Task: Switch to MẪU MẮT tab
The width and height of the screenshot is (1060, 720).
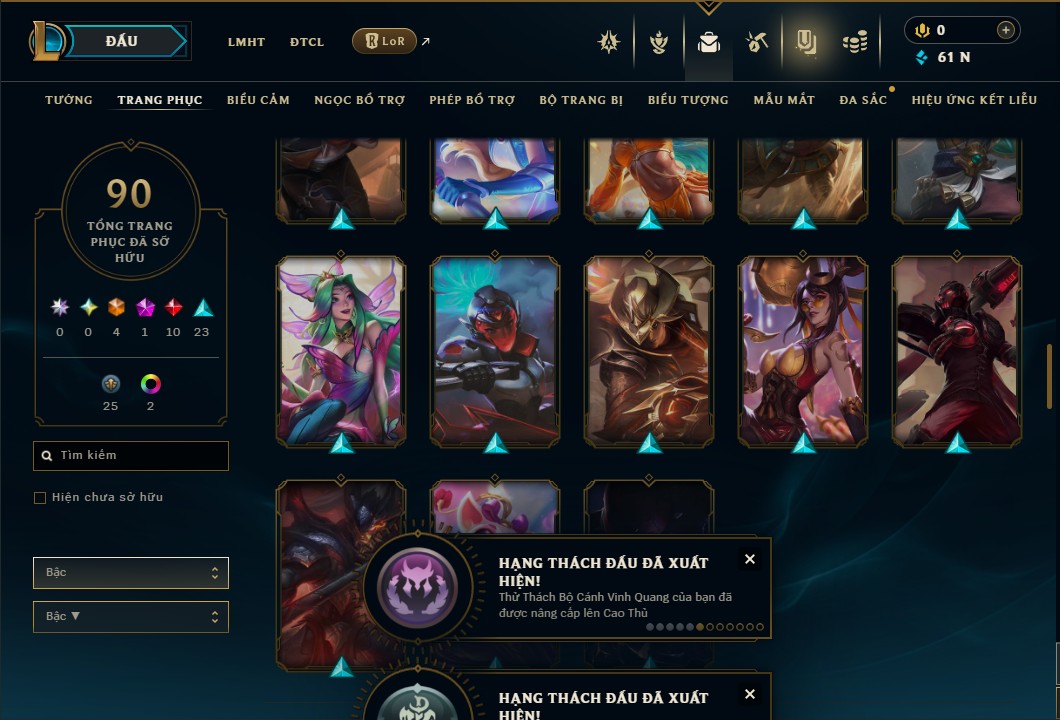Action: (x=784, y=100)
